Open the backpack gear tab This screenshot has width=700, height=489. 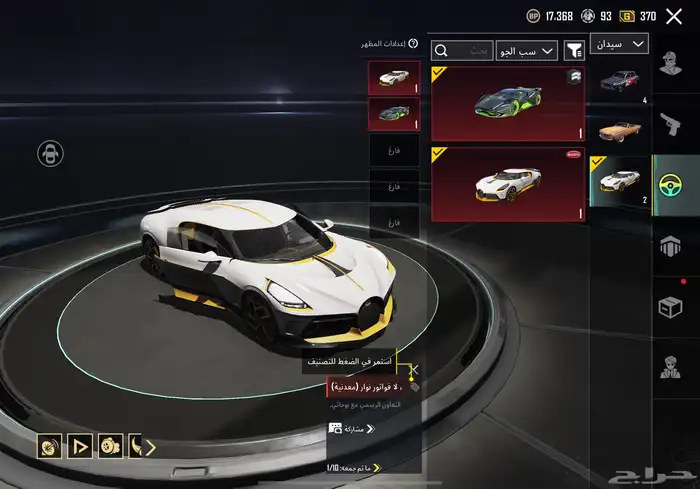pos(675,243)
